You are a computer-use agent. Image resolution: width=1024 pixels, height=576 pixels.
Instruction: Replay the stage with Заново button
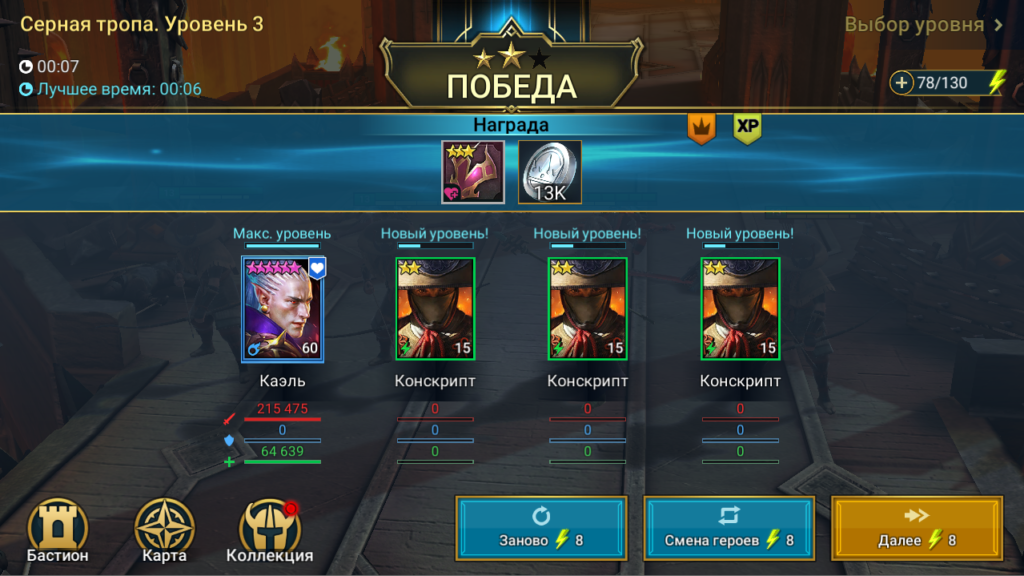tap(541, 526)
